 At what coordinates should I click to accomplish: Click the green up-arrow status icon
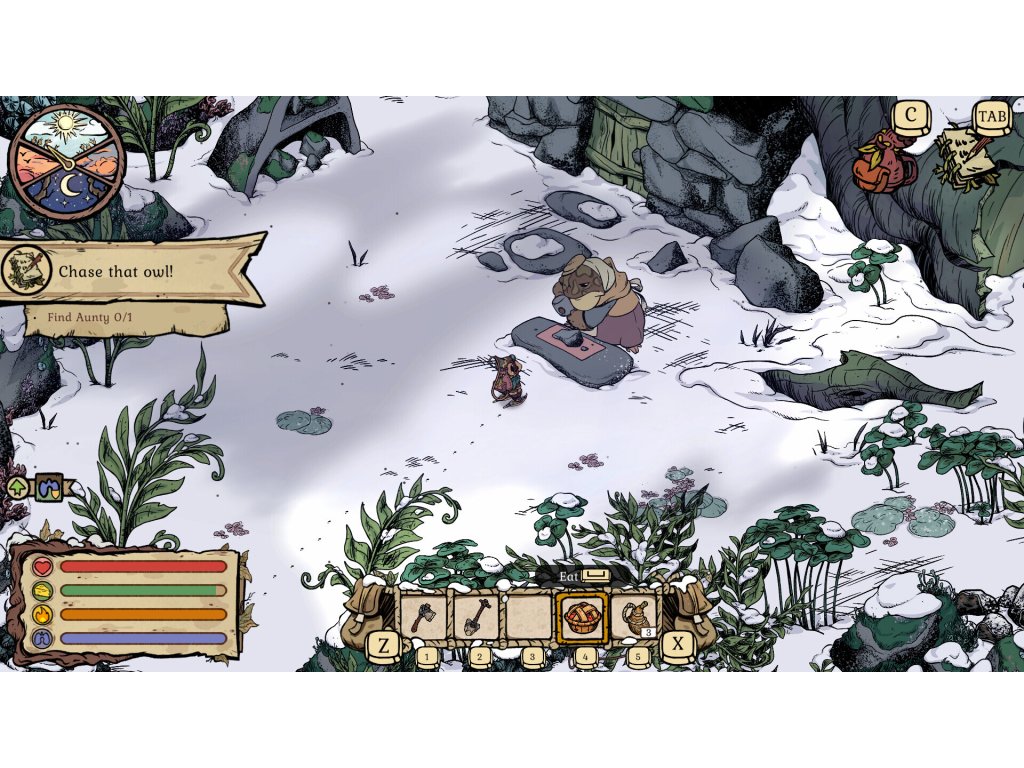point(18,489)
